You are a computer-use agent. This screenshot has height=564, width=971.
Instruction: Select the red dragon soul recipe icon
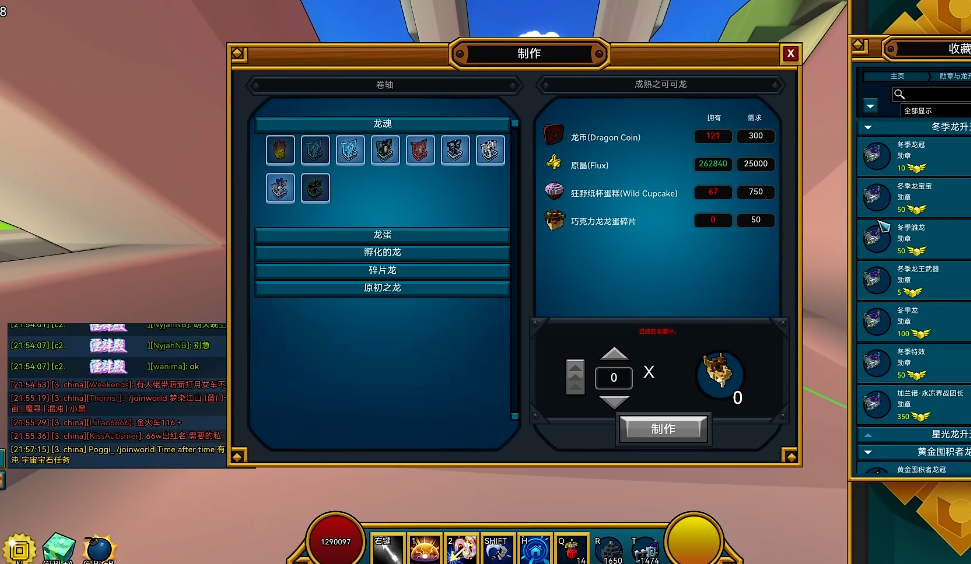[420, 151]
